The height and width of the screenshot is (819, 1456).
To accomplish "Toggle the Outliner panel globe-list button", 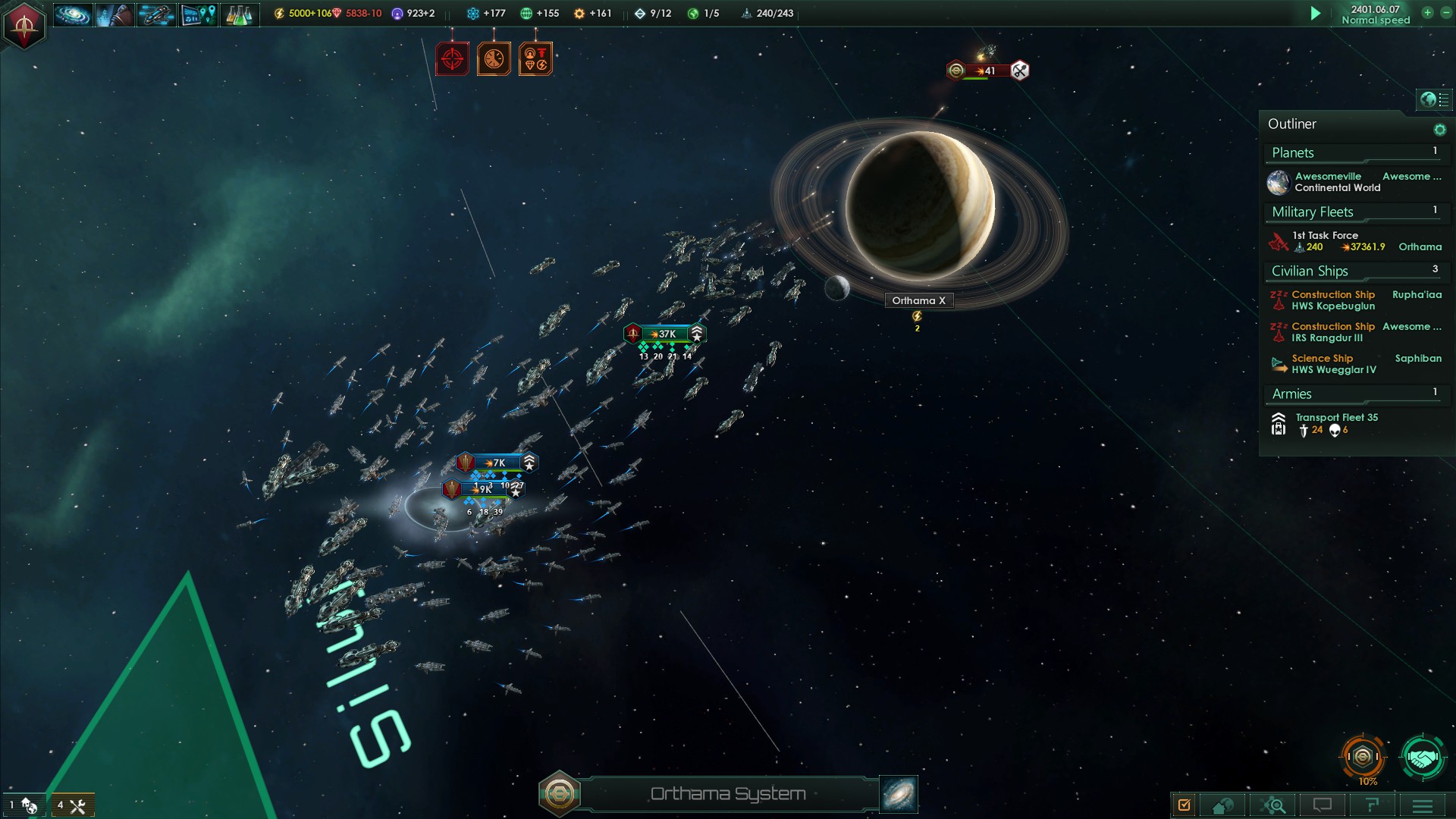I will [x=1434, y=99].
